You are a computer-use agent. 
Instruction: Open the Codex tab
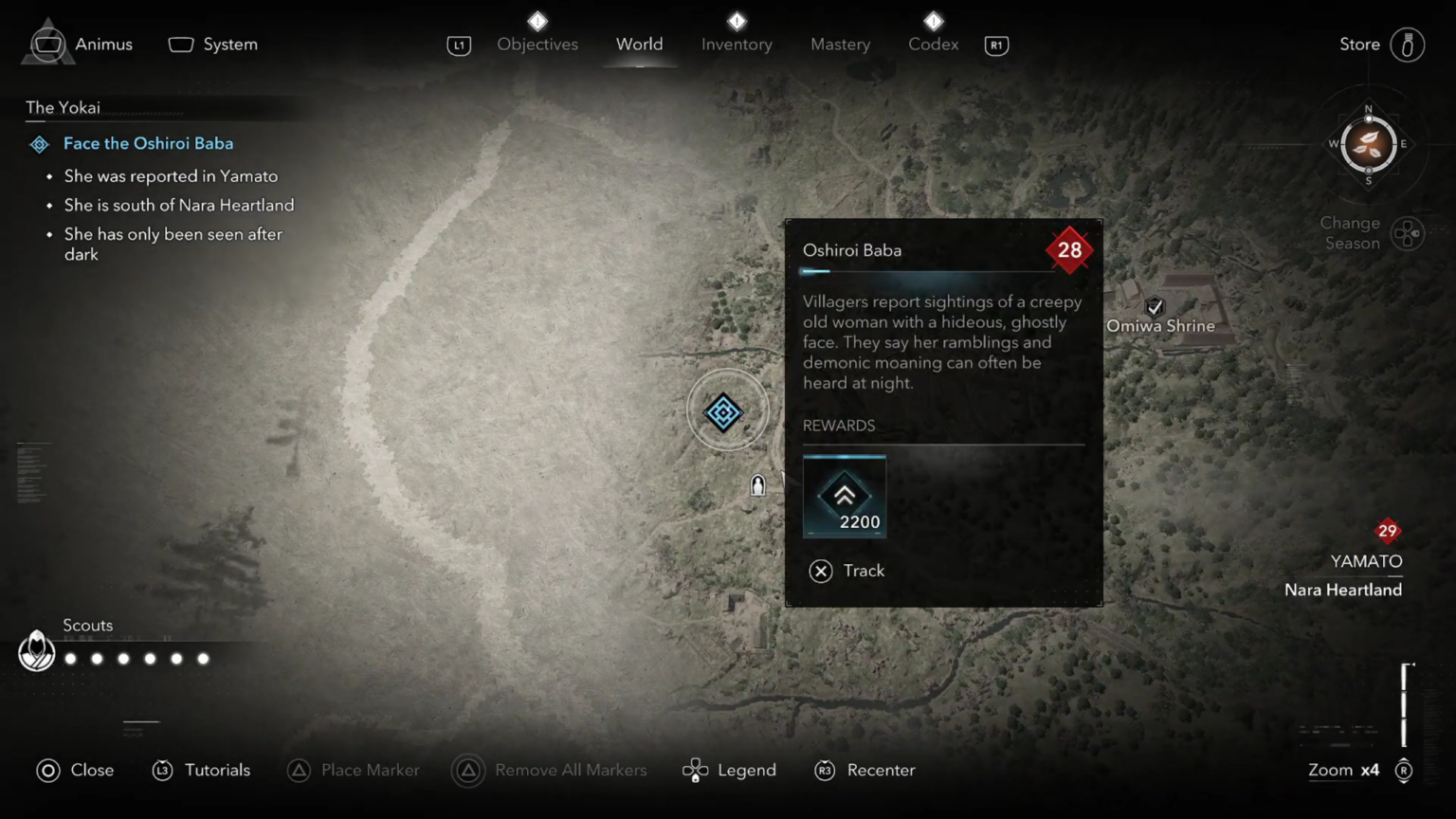(x=933, y=44)
